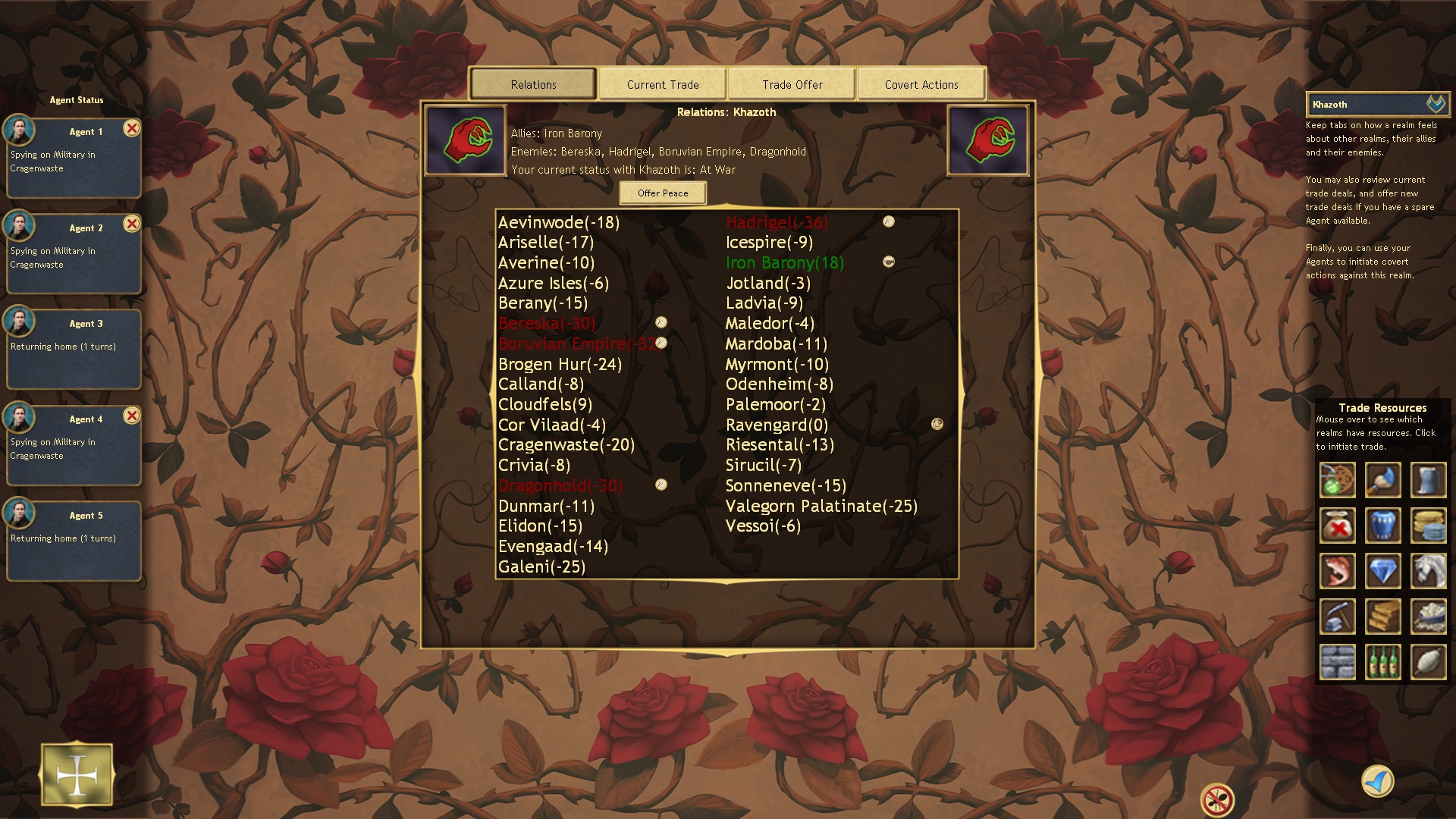Click the coin icon beside Hadrigel

click(887, 221)
